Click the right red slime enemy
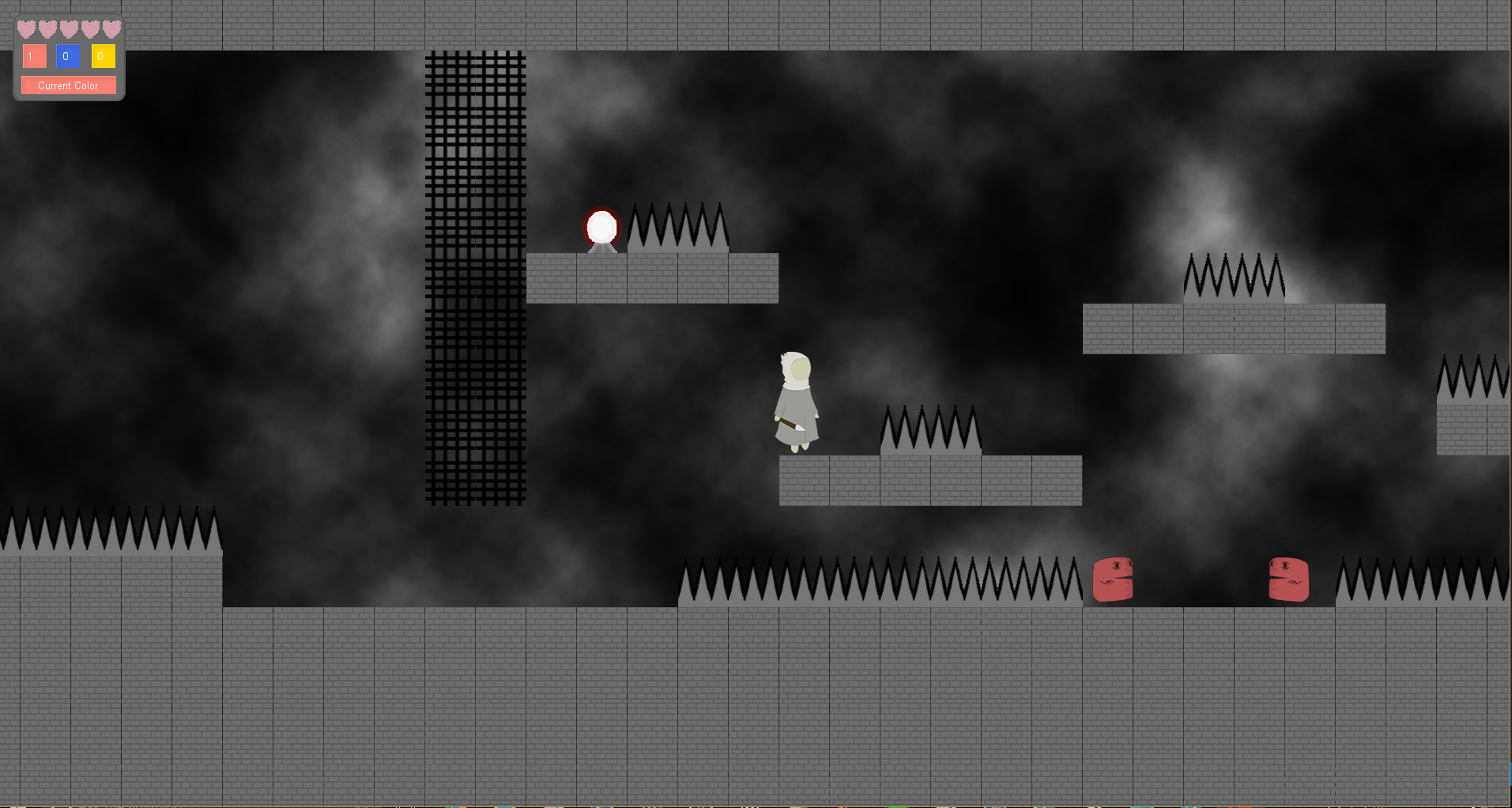The image size is (1512, 808). pos(1290,580)
